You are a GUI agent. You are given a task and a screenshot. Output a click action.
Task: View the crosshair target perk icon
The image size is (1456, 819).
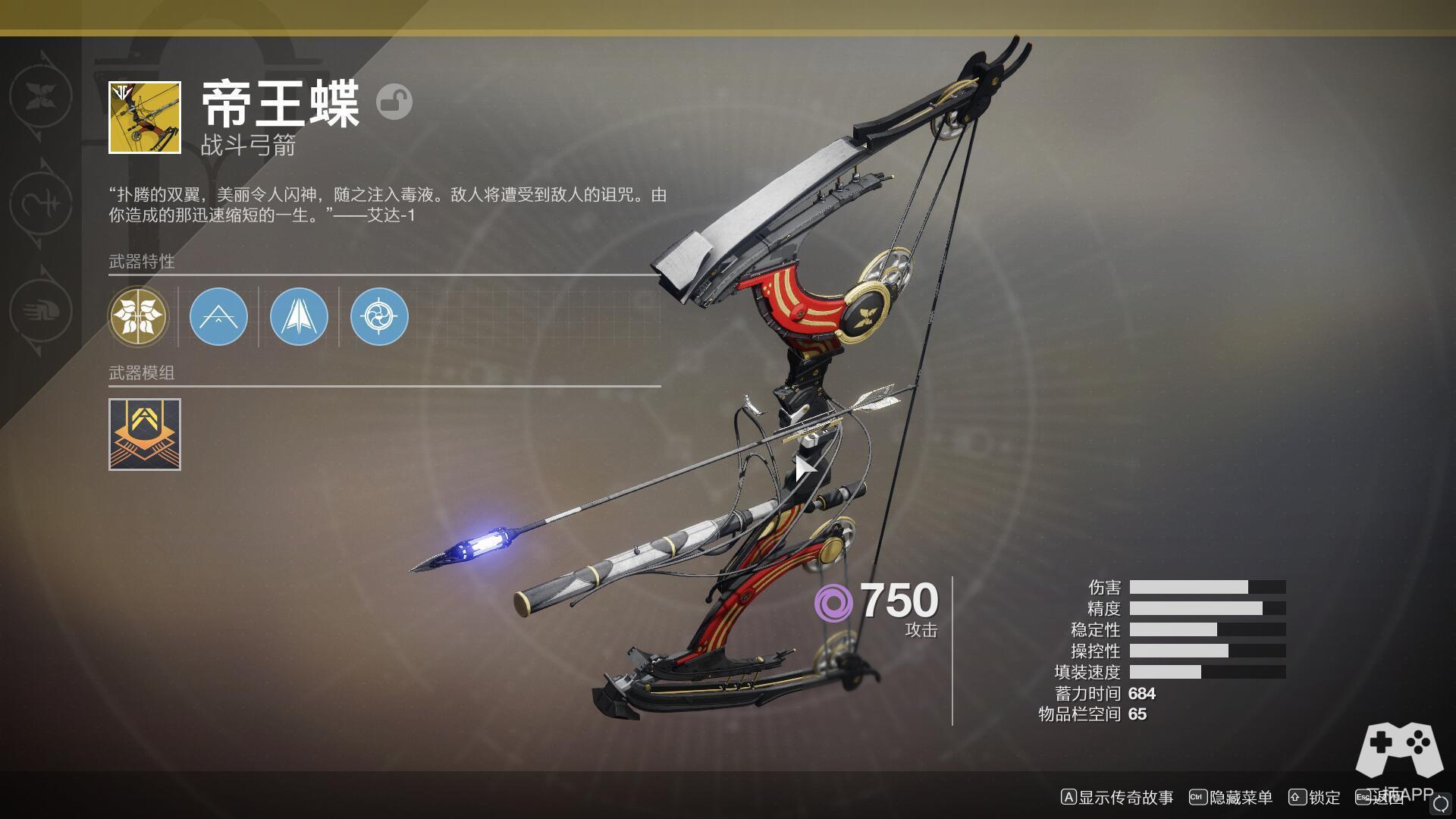[379, 317]
